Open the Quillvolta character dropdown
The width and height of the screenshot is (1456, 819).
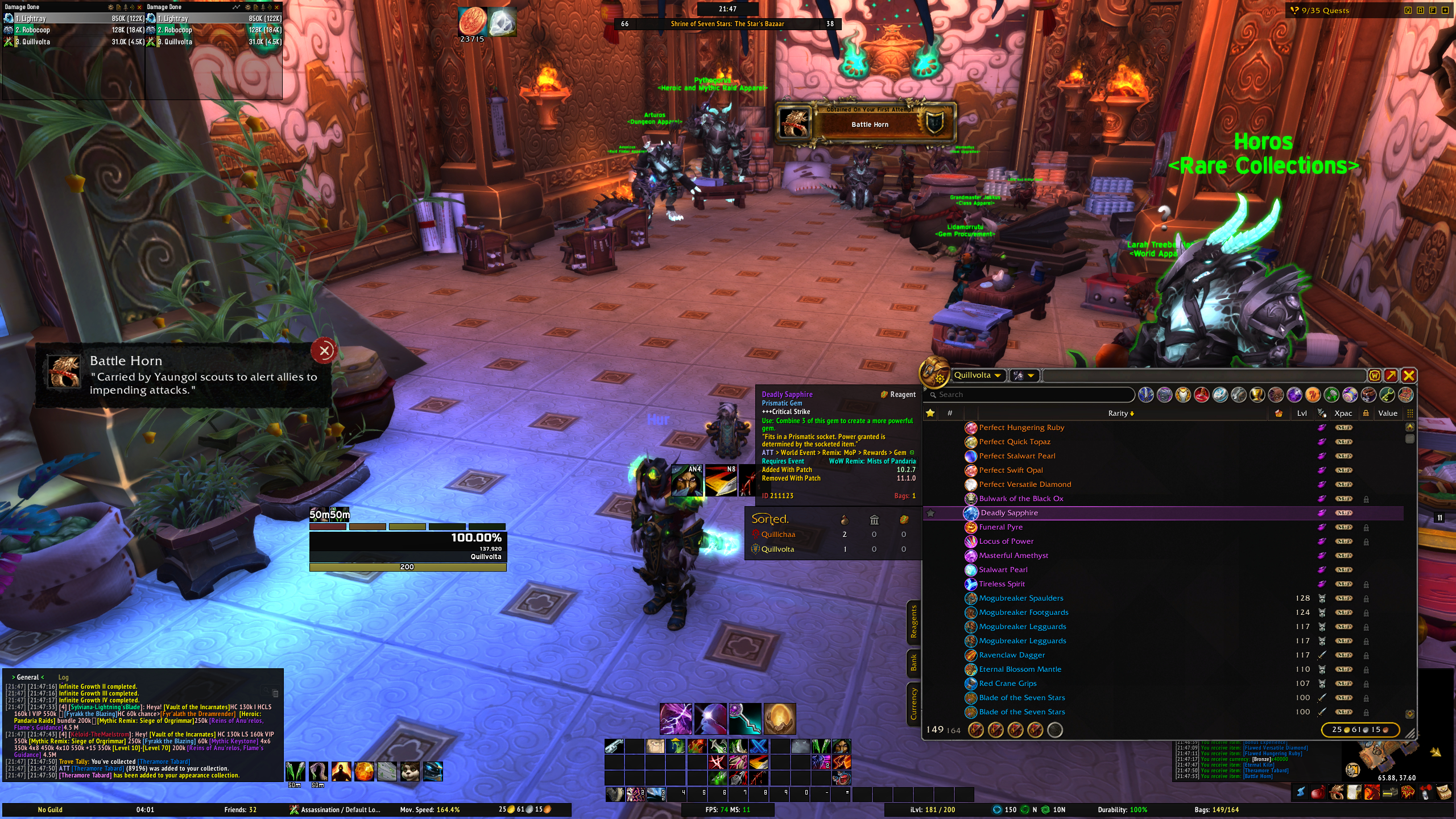[978, 375]
